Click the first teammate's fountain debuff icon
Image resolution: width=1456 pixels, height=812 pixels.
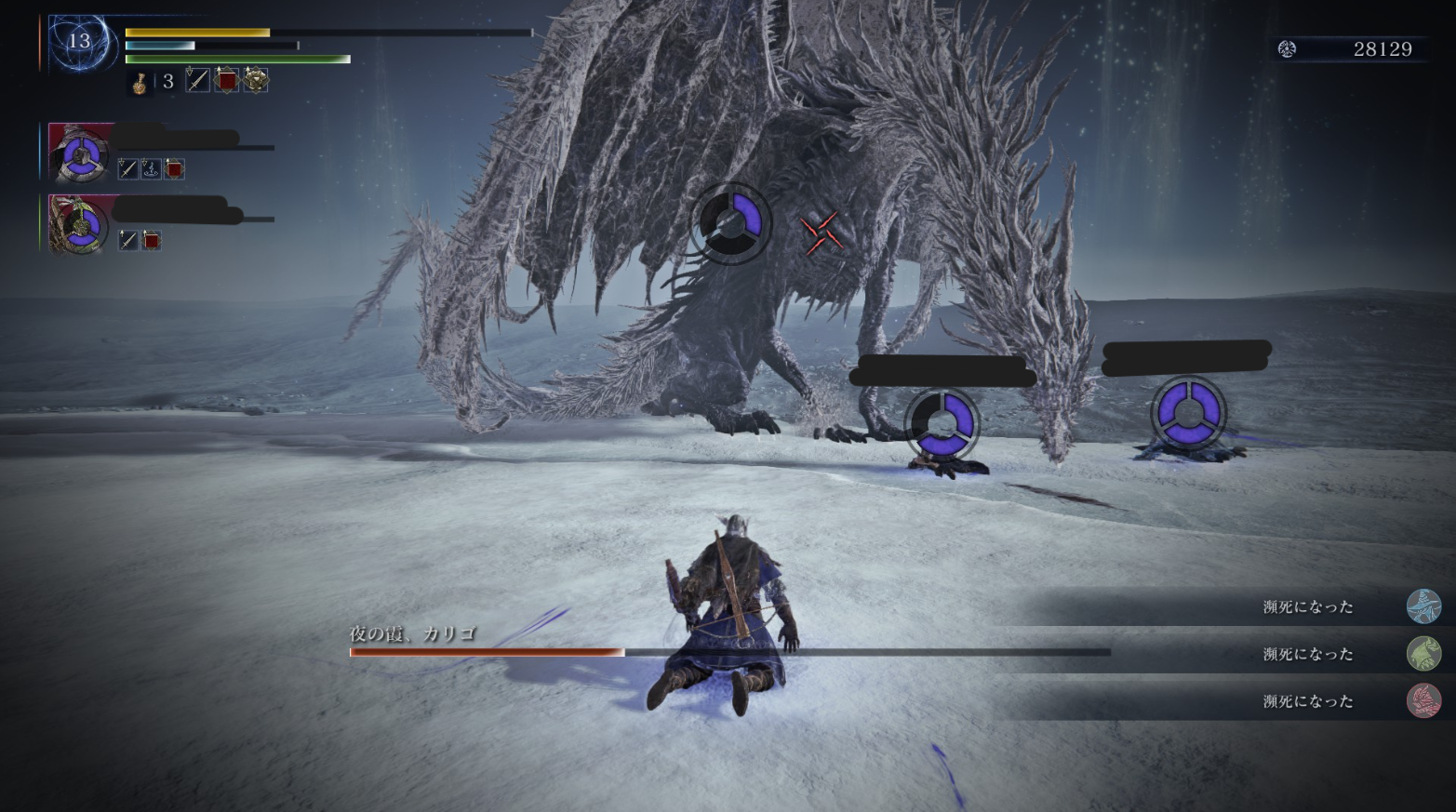(x=151, y=168)
